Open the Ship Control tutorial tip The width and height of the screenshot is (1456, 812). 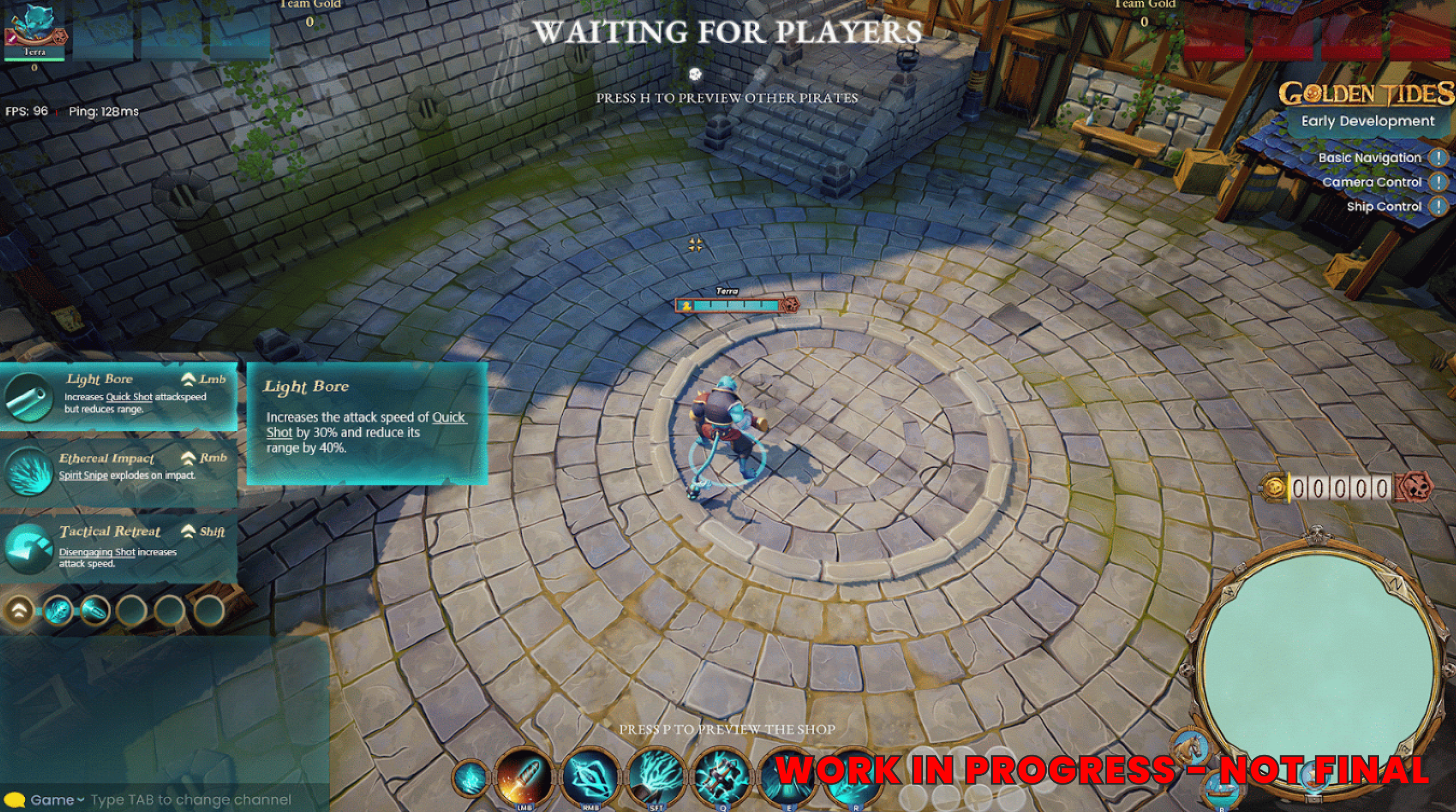coord(1439,207)
